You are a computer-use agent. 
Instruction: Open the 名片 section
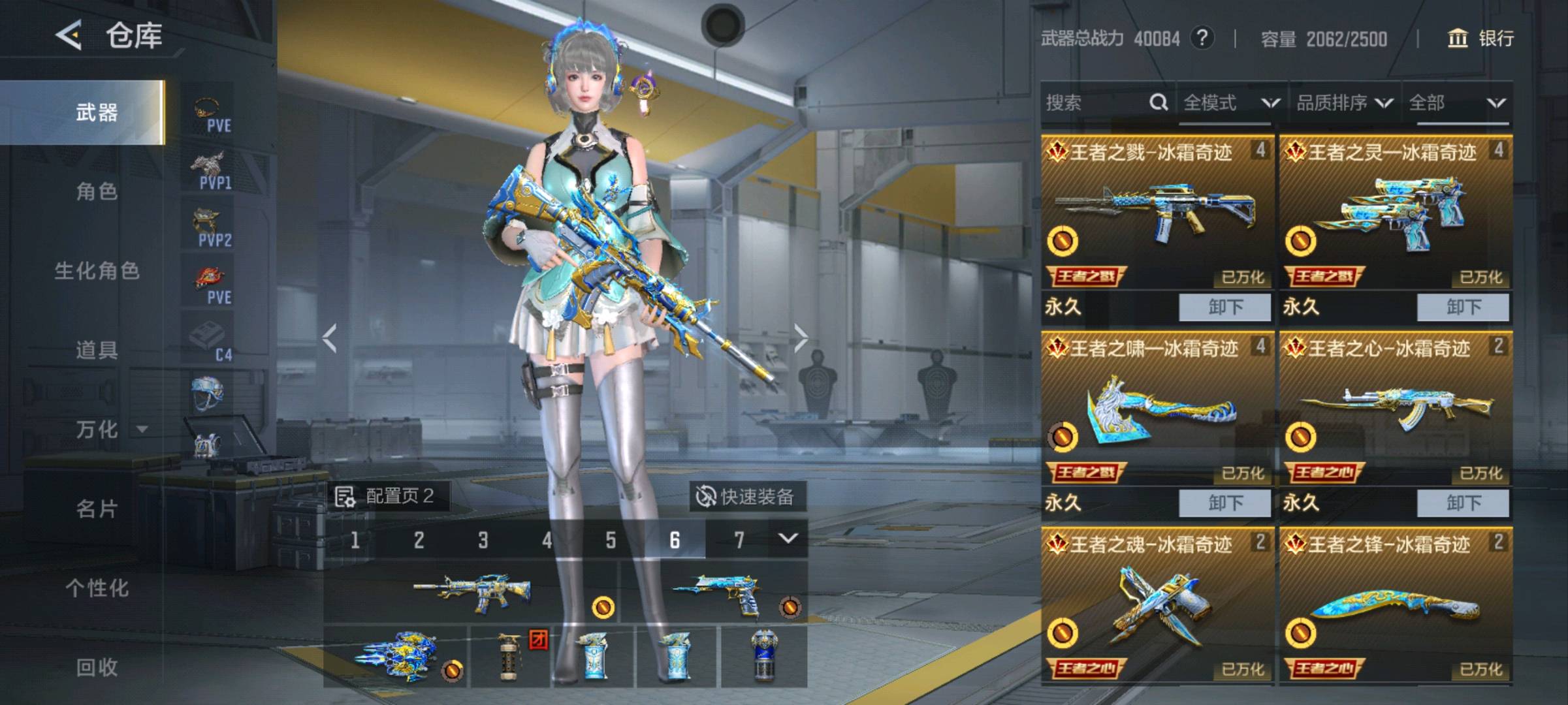[97, 509]
